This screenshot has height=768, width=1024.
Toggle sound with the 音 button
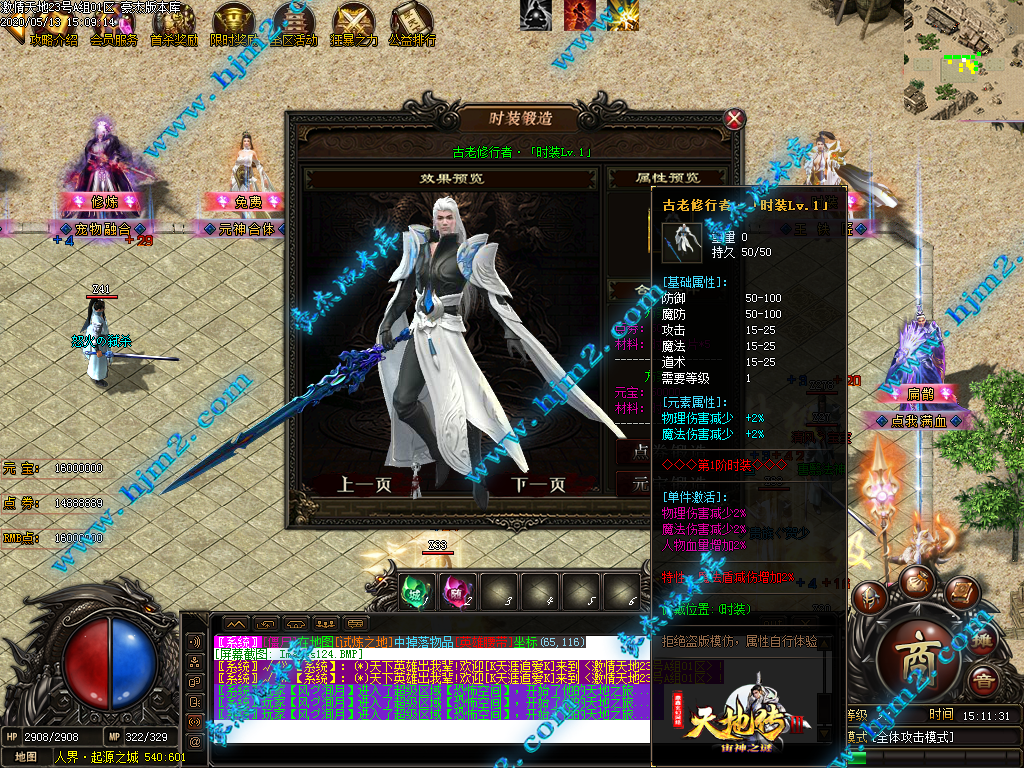(x=985, y=682)
